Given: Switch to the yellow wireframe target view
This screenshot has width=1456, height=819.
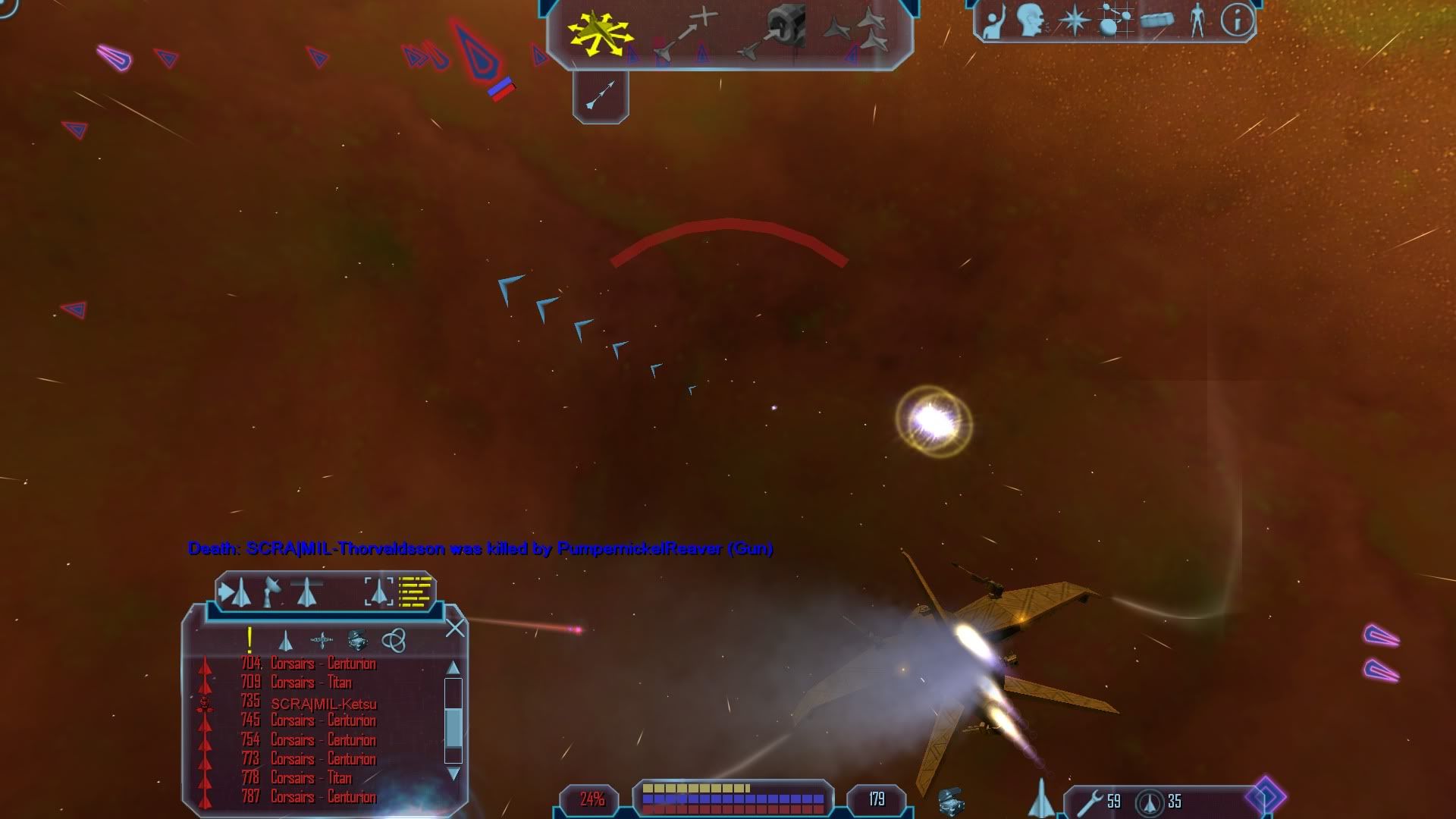Looking at the screenshot, I should pos(416,592).
